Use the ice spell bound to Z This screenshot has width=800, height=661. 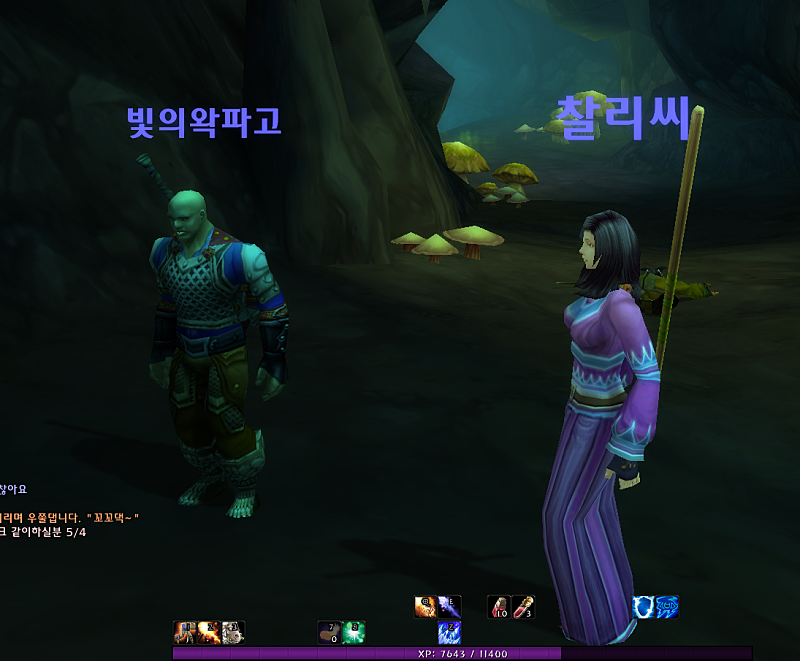tap(449, 632)
